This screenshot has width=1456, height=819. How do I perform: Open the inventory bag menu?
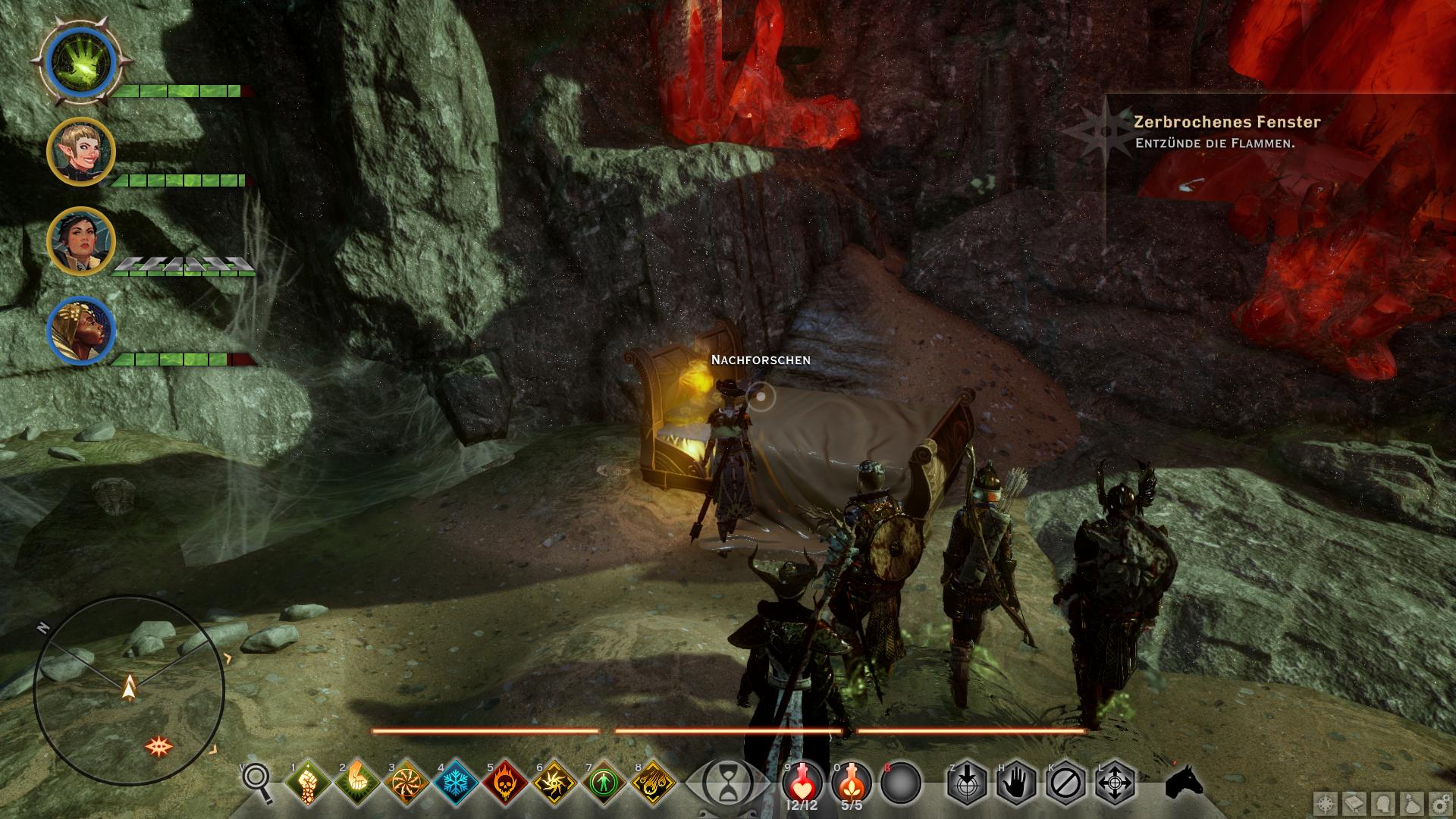(x=1411, y=803)
